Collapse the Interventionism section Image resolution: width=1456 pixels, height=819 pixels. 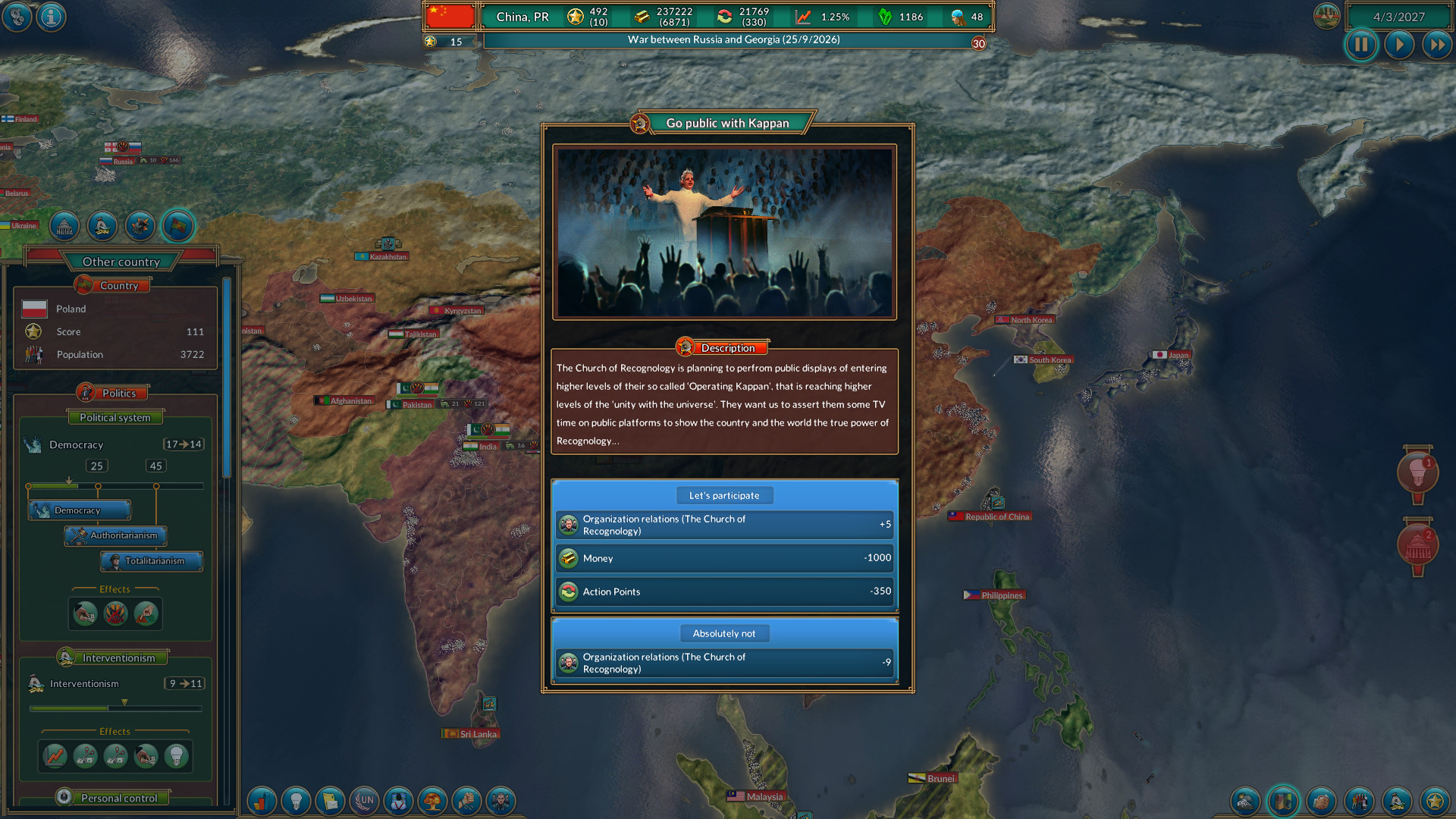[114, 657]
